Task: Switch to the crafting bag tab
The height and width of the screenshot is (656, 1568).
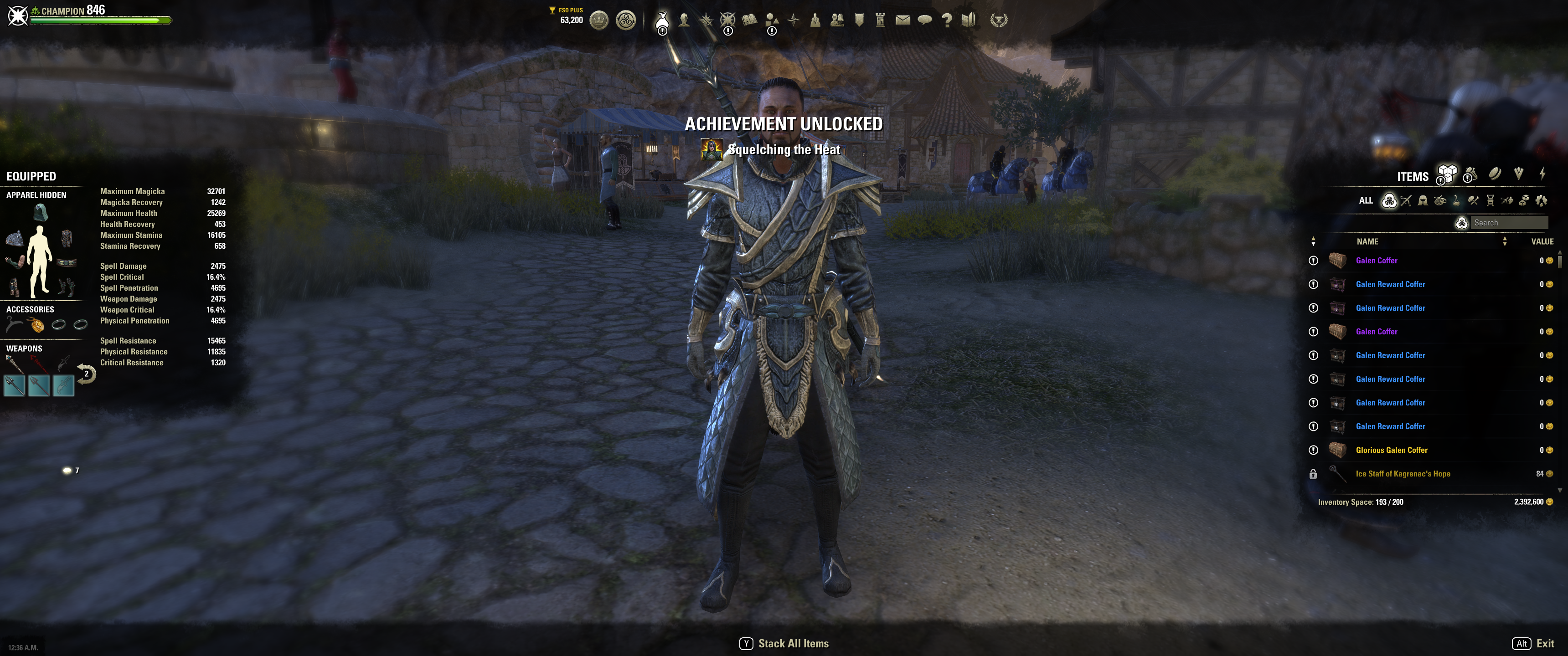Action: pyautogui.click(x=1470, y=174)
